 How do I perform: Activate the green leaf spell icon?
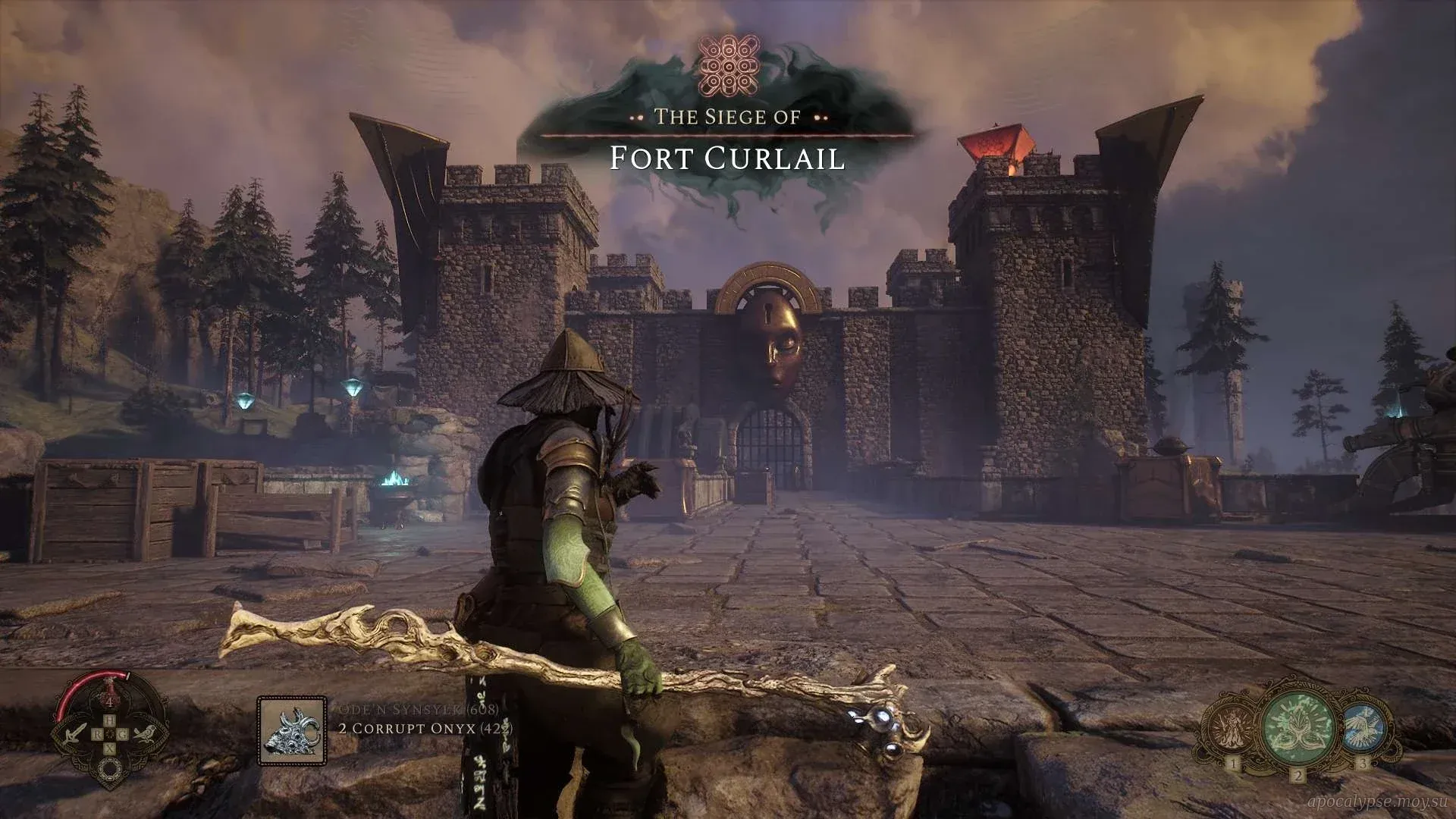click(1298, 730)
